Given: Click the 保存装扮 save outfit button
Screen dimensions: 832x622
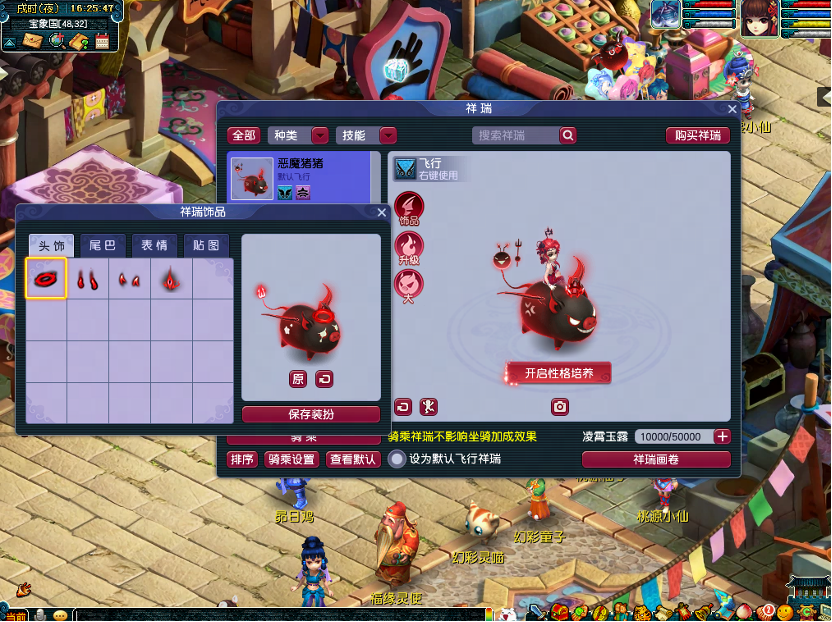Looking at the screenshot, I should (x=311, y=414).
